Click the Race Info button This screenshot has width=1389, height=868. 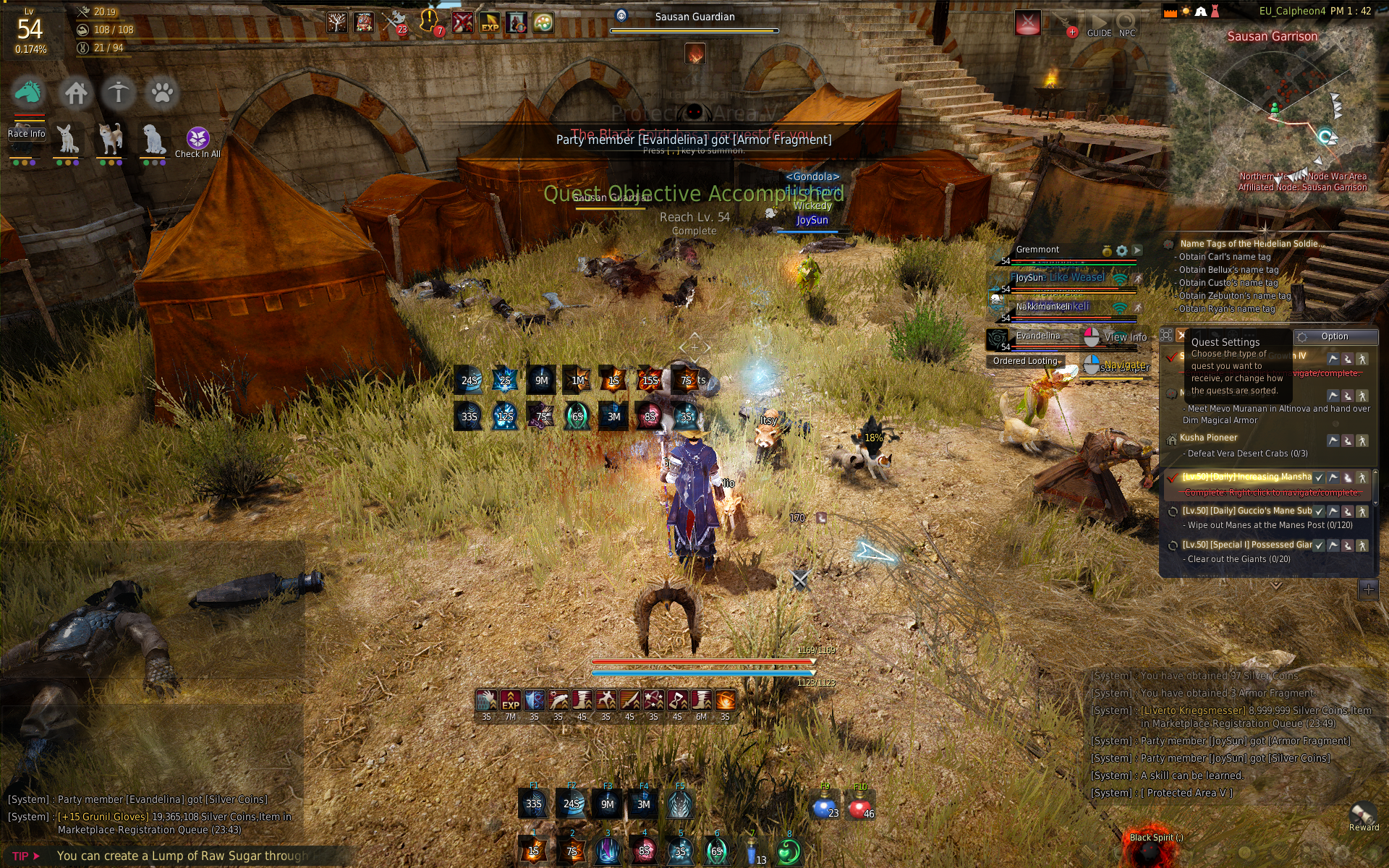click(26, 134)
